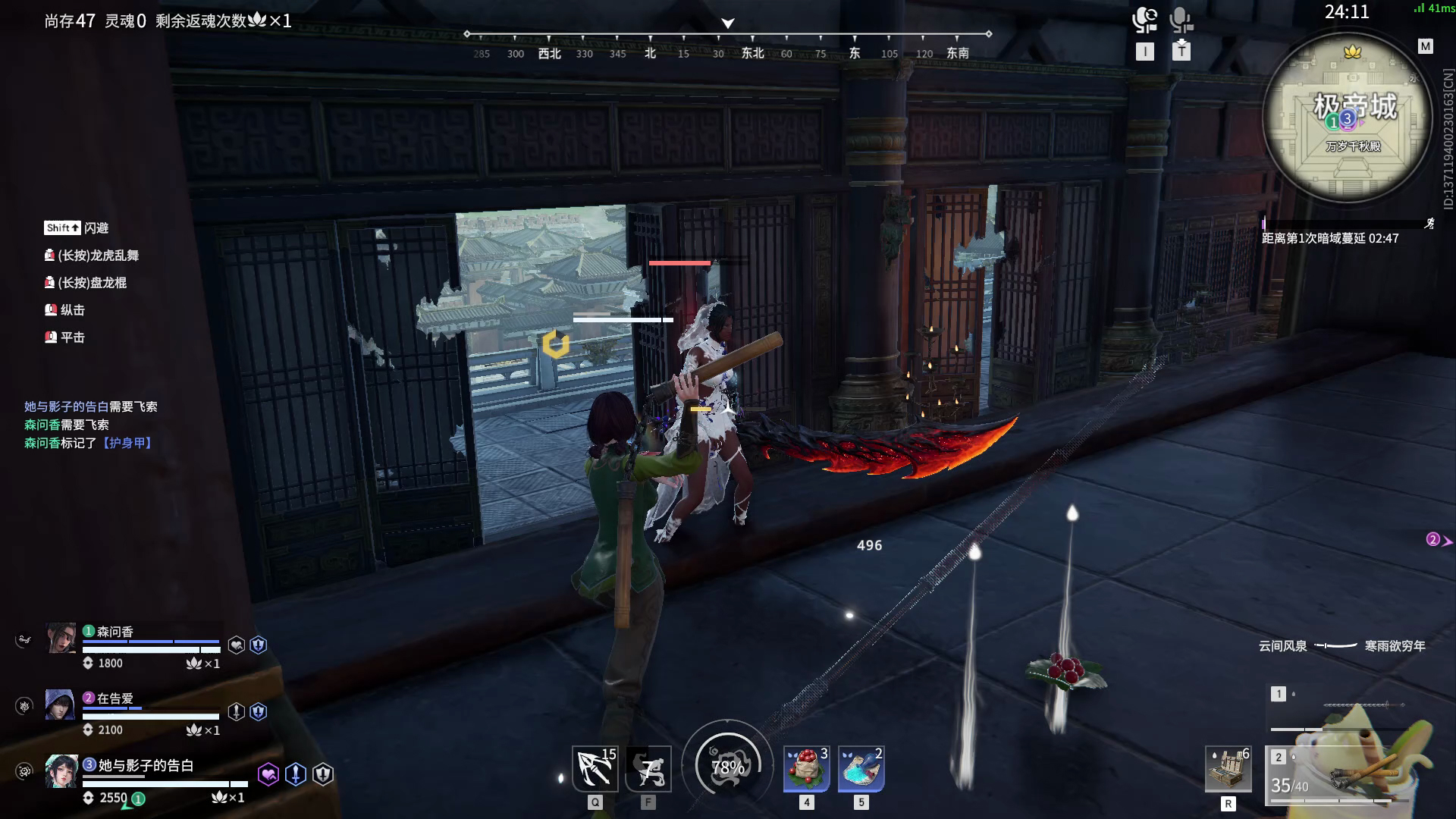Activate the hero skill icon beside the grapple
This screenshot has height=819, width=1456.
[648, 768]
